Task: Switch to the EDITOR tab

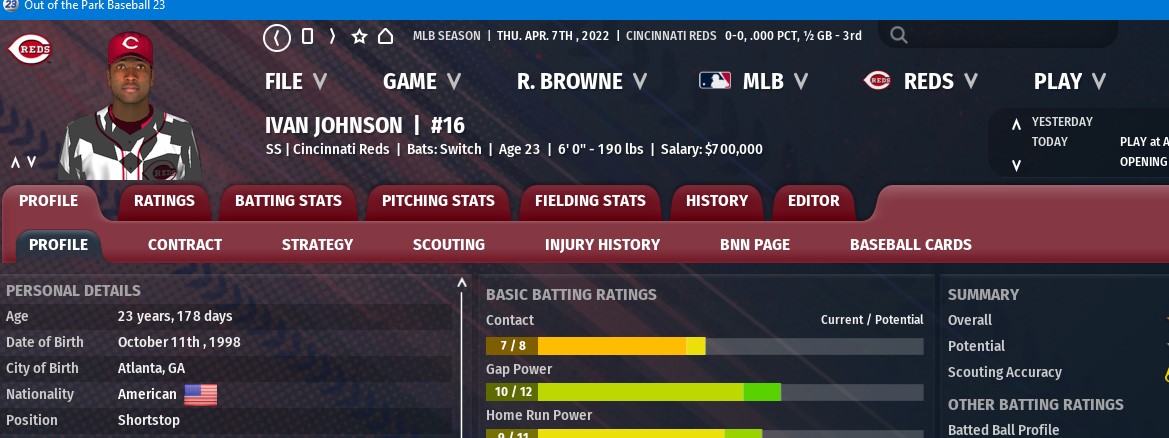Action: 813,201
